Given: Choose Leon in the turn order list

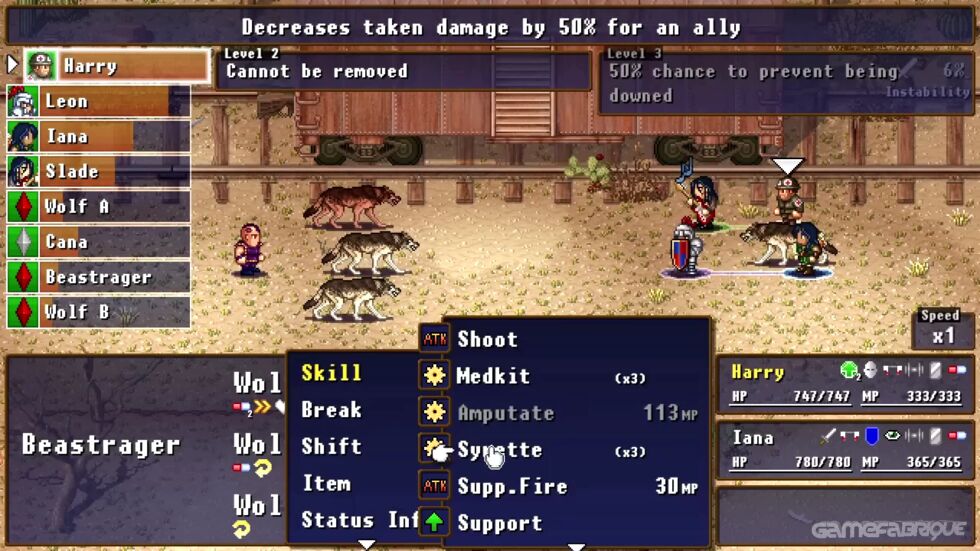Looking at the screenshot, I should (98, 102).
